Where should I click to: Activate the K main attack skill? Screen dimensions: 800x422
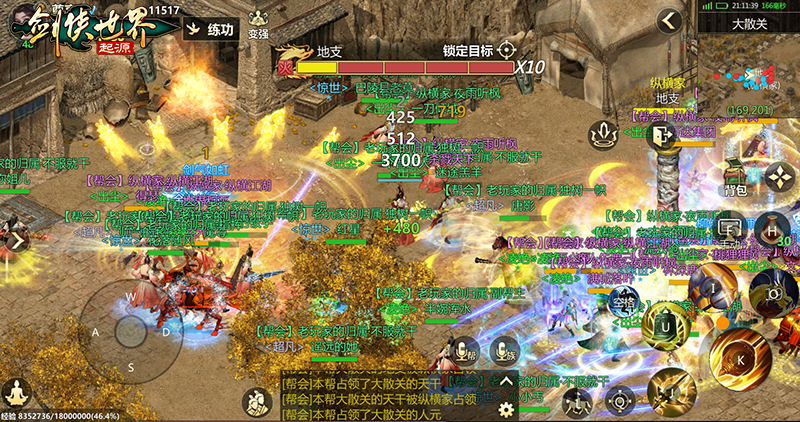pyautogui.click(x=741, y=357)
